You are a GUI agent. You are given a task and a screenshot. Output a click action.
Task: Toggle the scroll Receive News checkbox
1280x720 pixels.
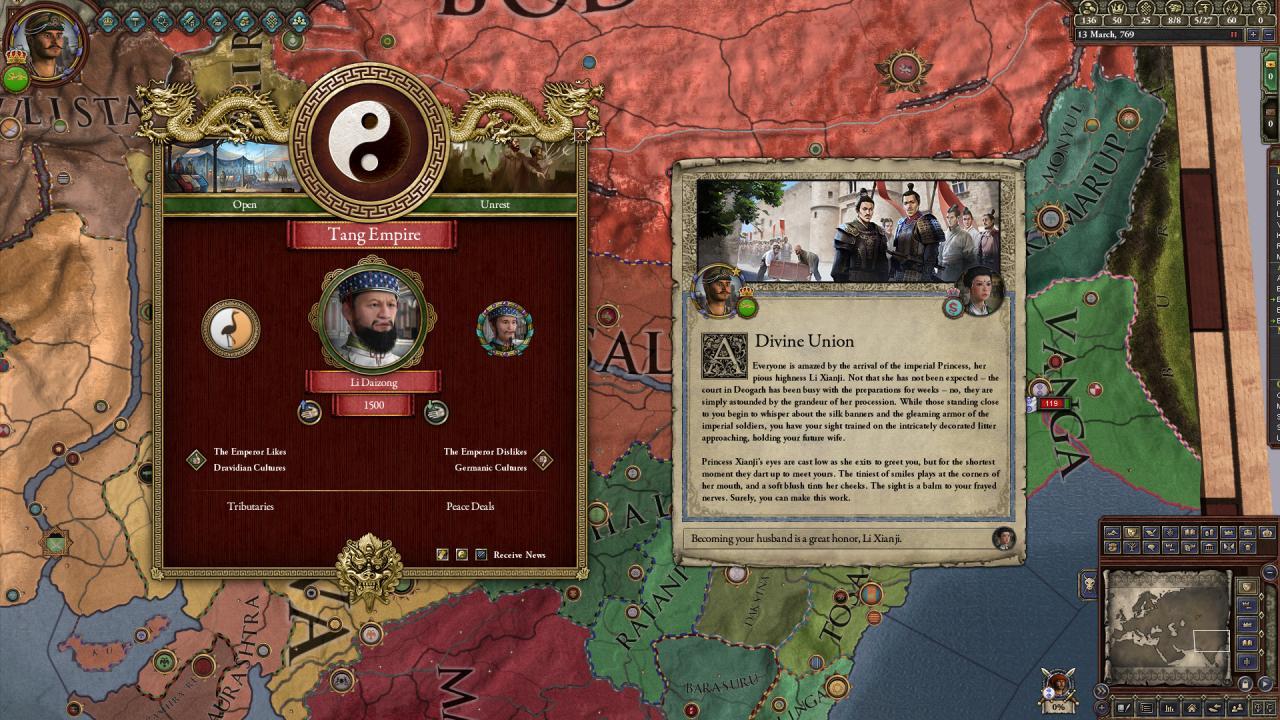441,554
